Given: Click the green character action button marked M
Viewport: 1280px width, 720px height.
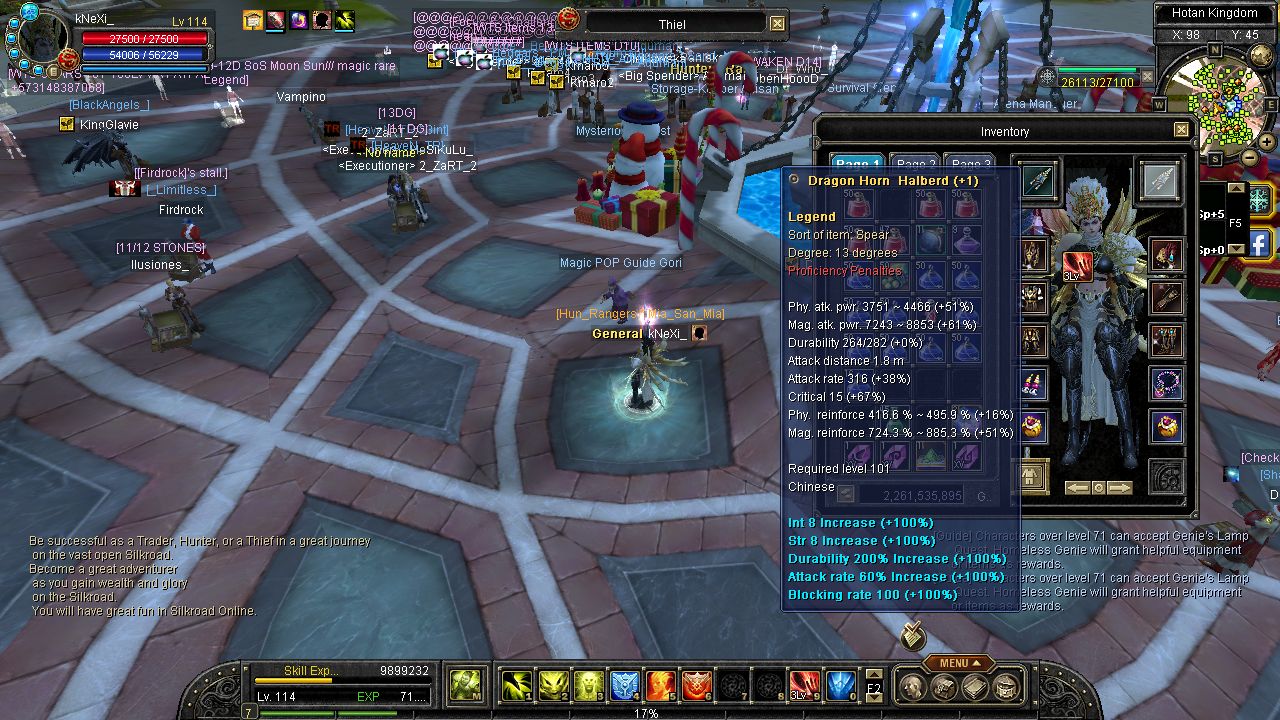Looking at the screenshot, I should pos(465,685).
